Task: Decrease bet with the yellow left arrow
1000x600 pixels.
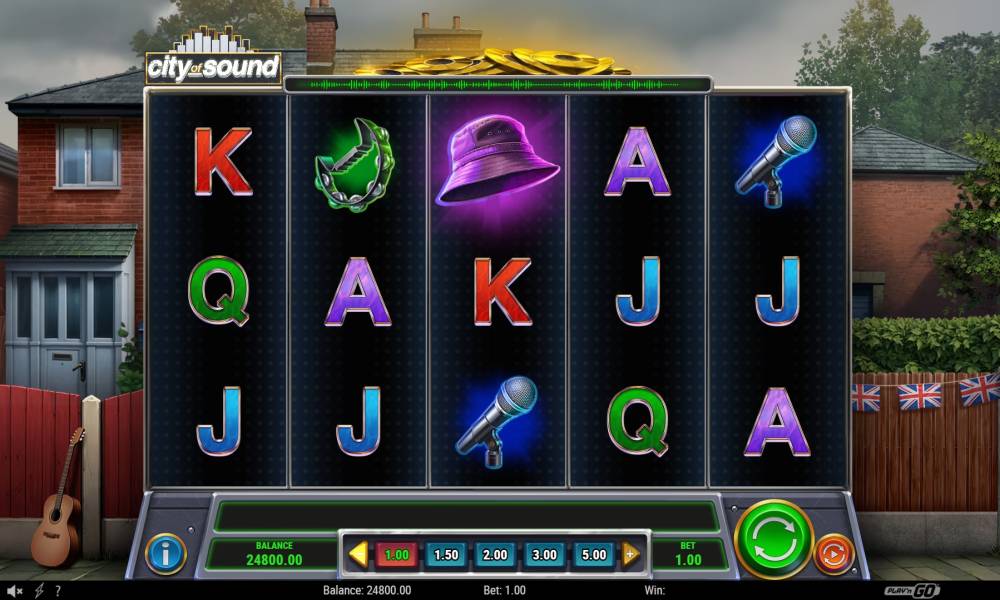Action: tap(358, 554)
